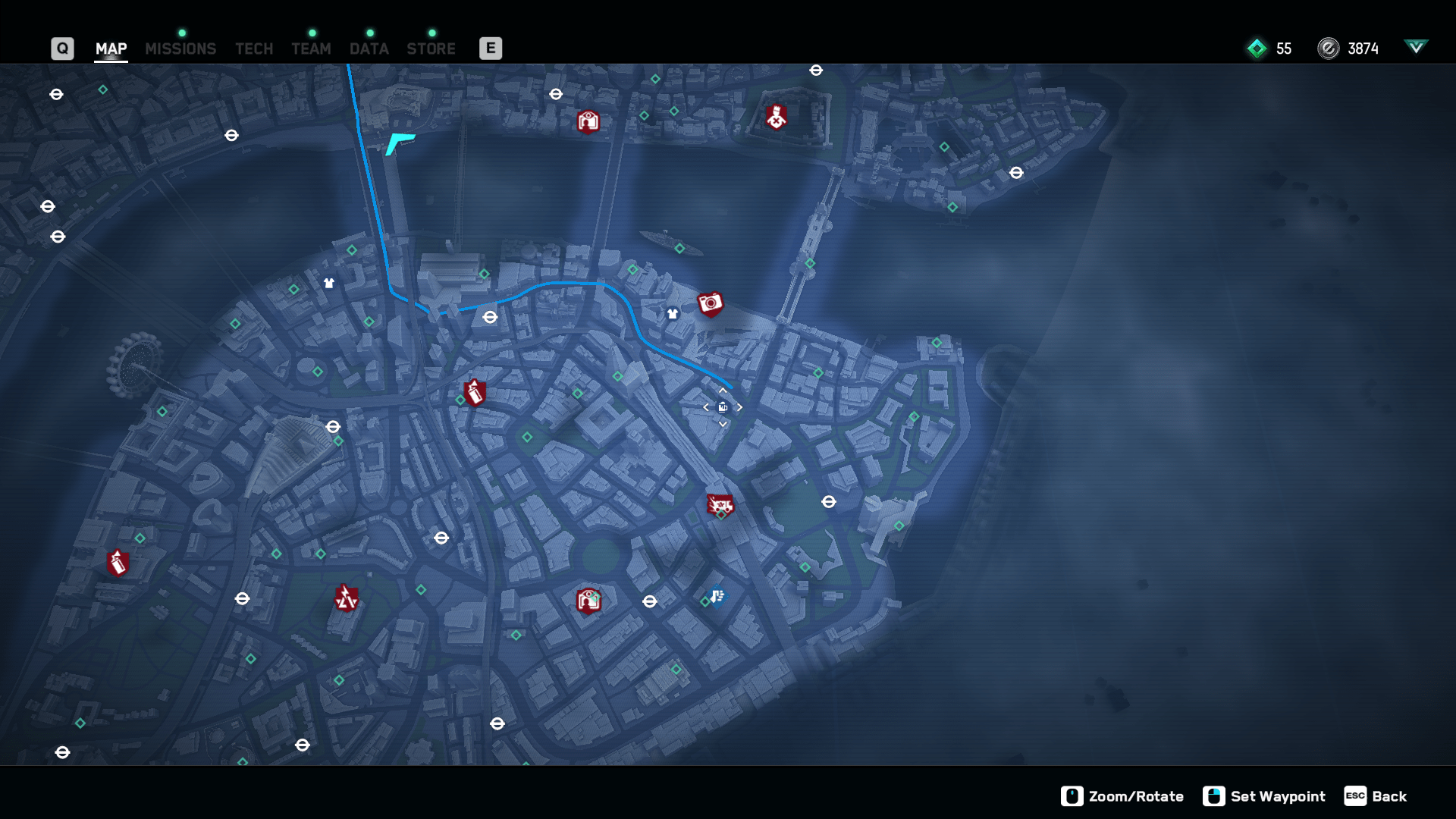Image resolution: width=1456 pixels, height=819 pixels.
Task: Select the burning delivery truck event icon
Action: click(x=720, y=504)
